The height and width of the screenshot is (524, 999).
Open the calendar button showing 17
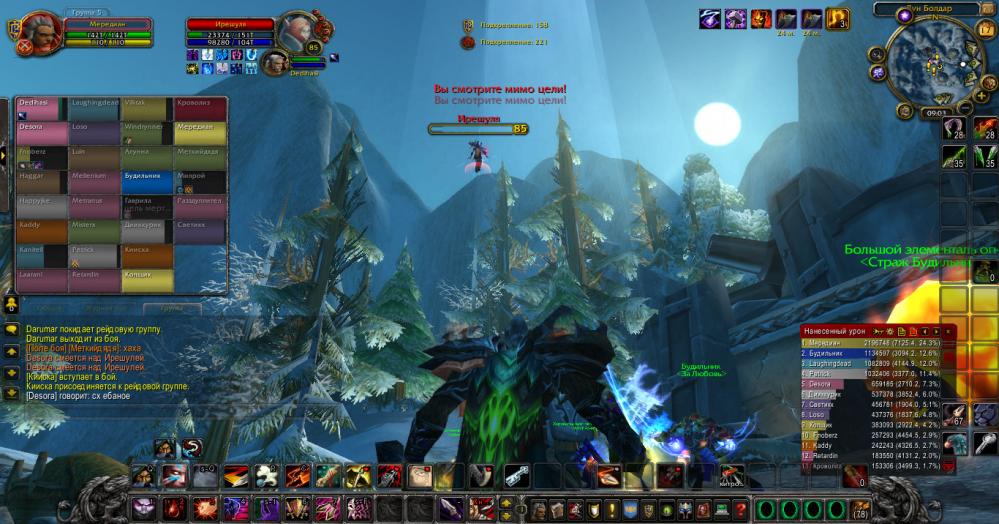(x=987, y=30)
